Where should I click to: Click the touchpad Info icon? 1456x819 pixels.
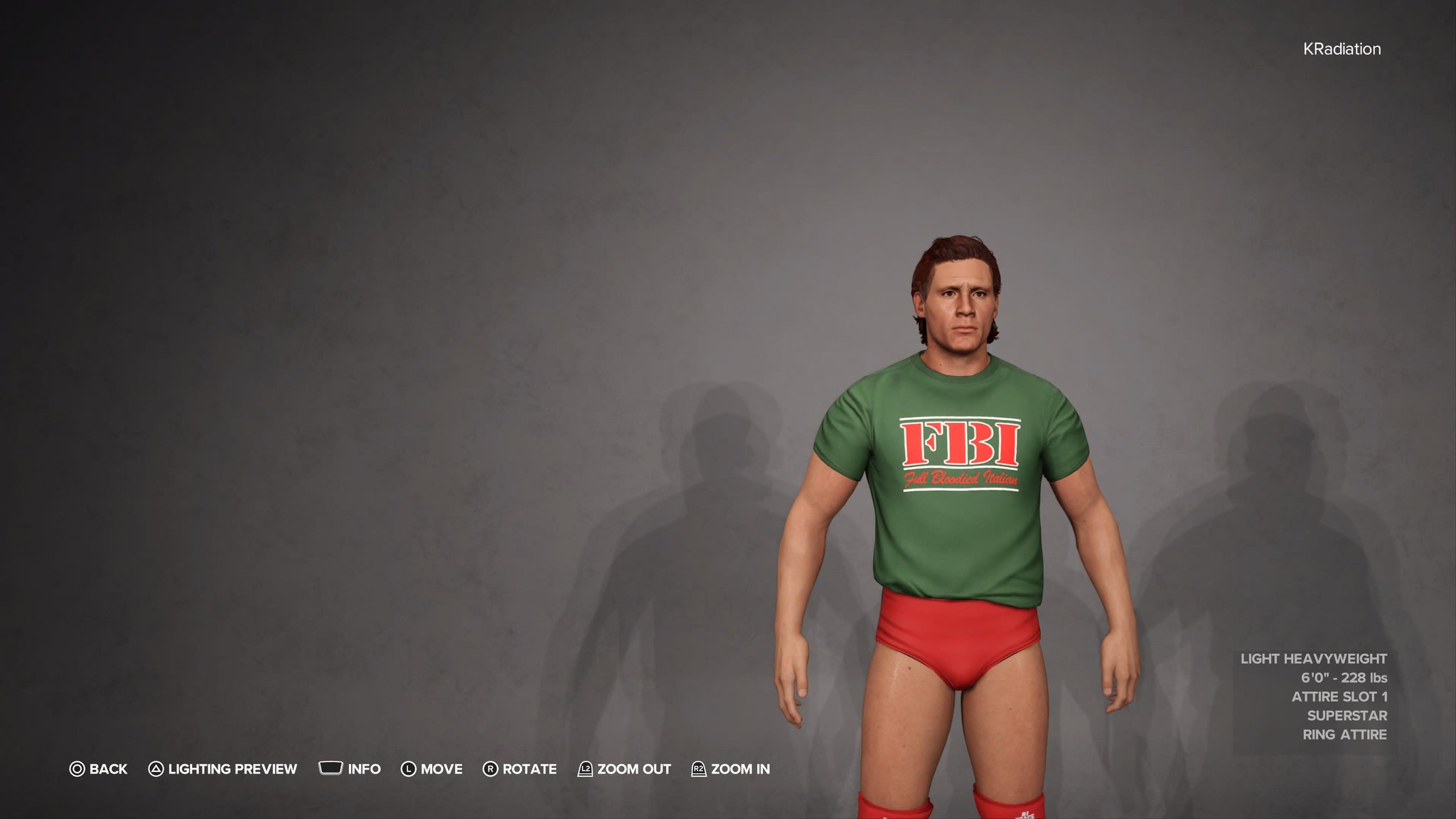click(x=331, y=769)
